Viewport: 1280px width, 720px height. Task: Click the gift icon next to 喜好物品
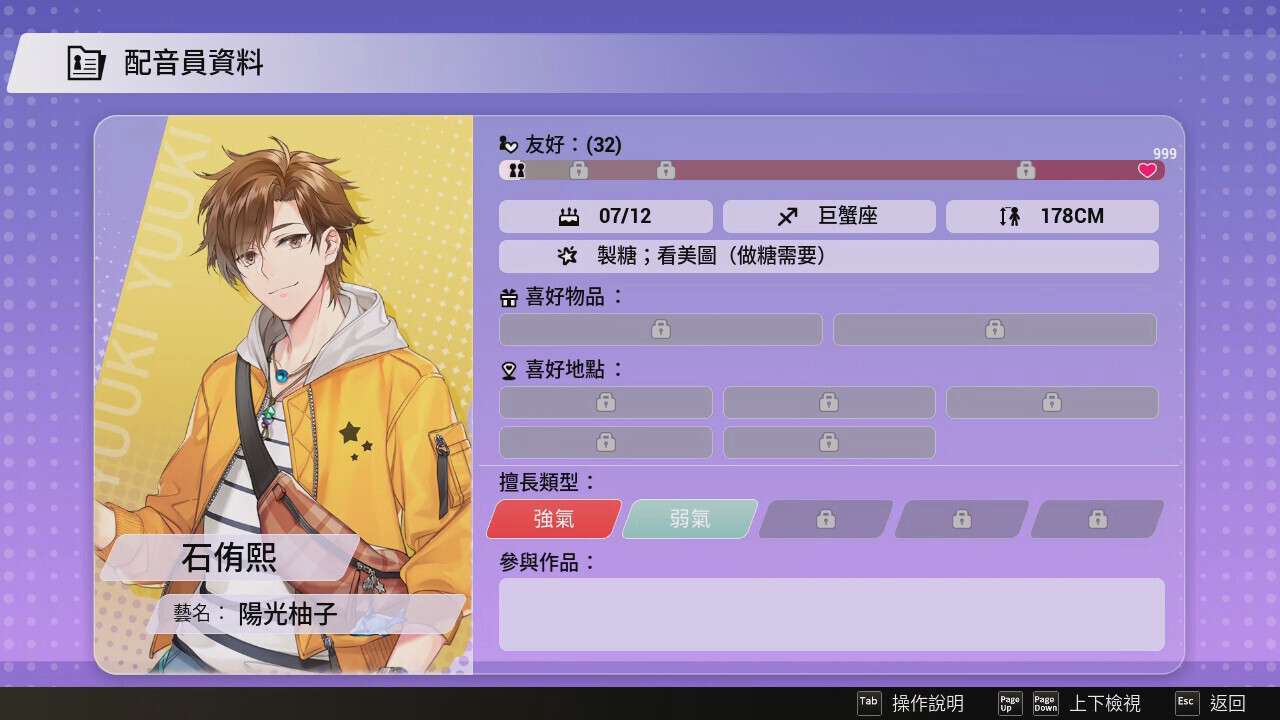507,297
